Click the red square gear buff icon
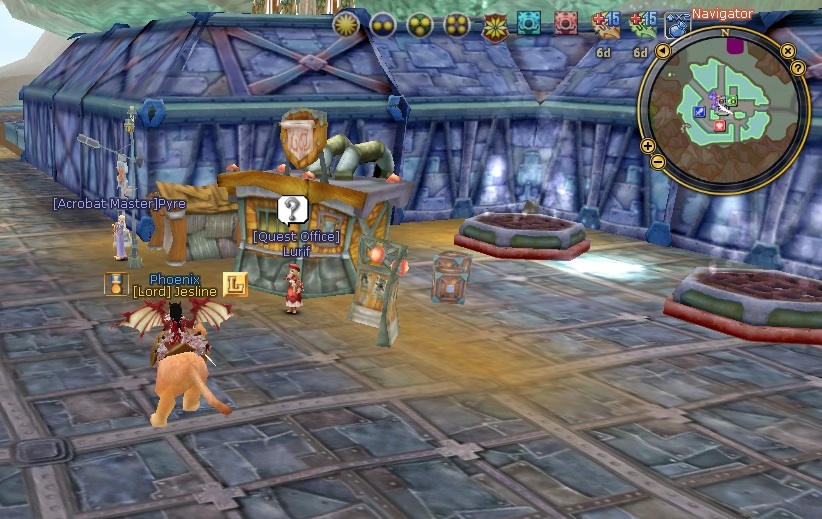Viewport: 822px width, 519px height. (566, 24)
